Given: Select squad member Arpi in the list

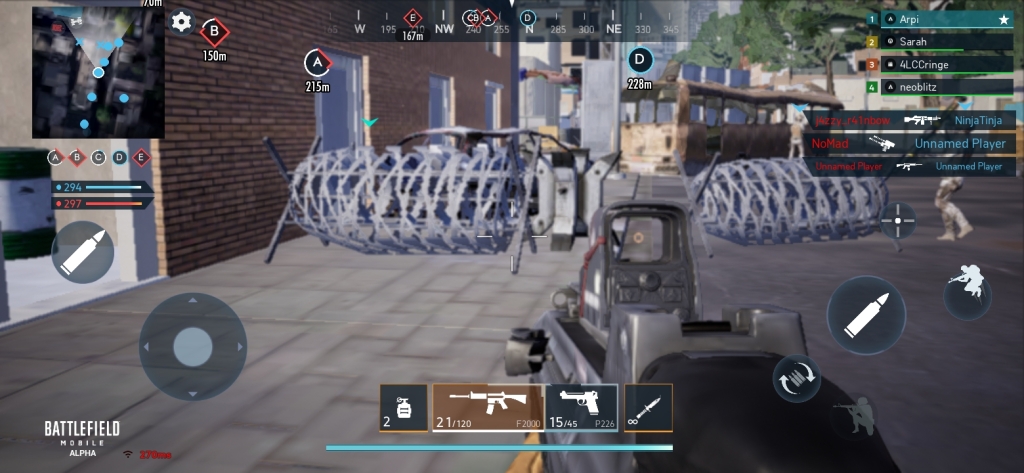Looking at the screenshot, I should (x=940, y=19).
